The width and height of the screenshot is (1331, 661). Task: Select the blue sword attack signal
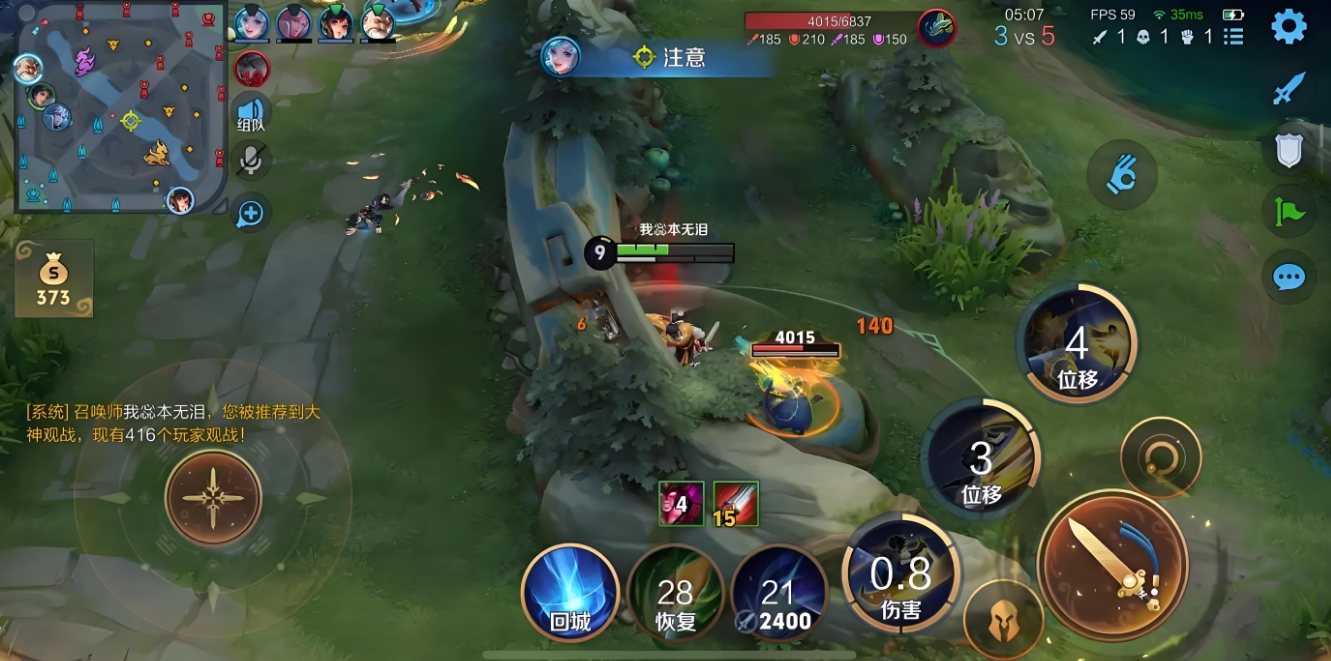(1288, 90)
